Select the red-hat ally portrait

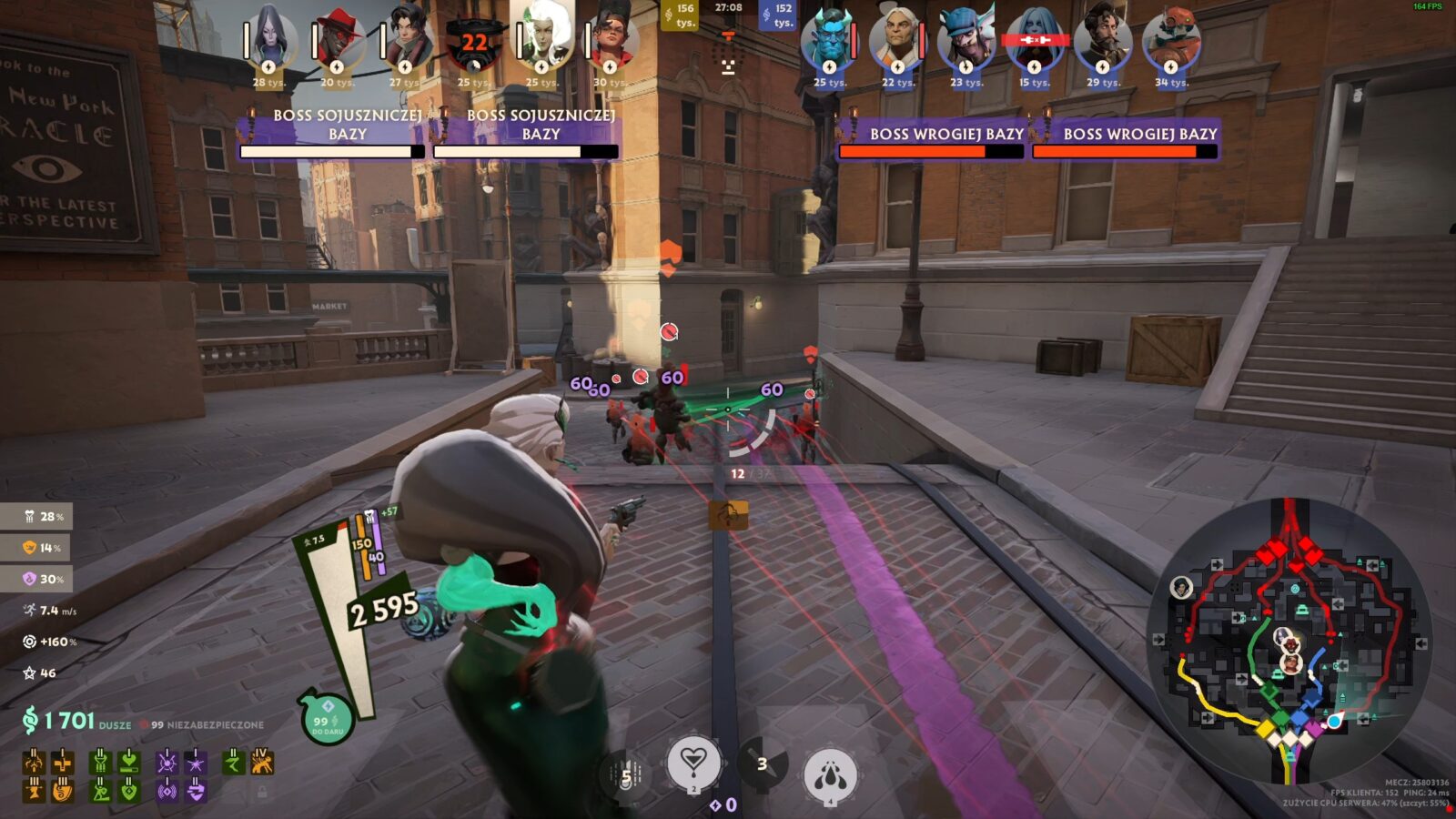tap(338, 41)
